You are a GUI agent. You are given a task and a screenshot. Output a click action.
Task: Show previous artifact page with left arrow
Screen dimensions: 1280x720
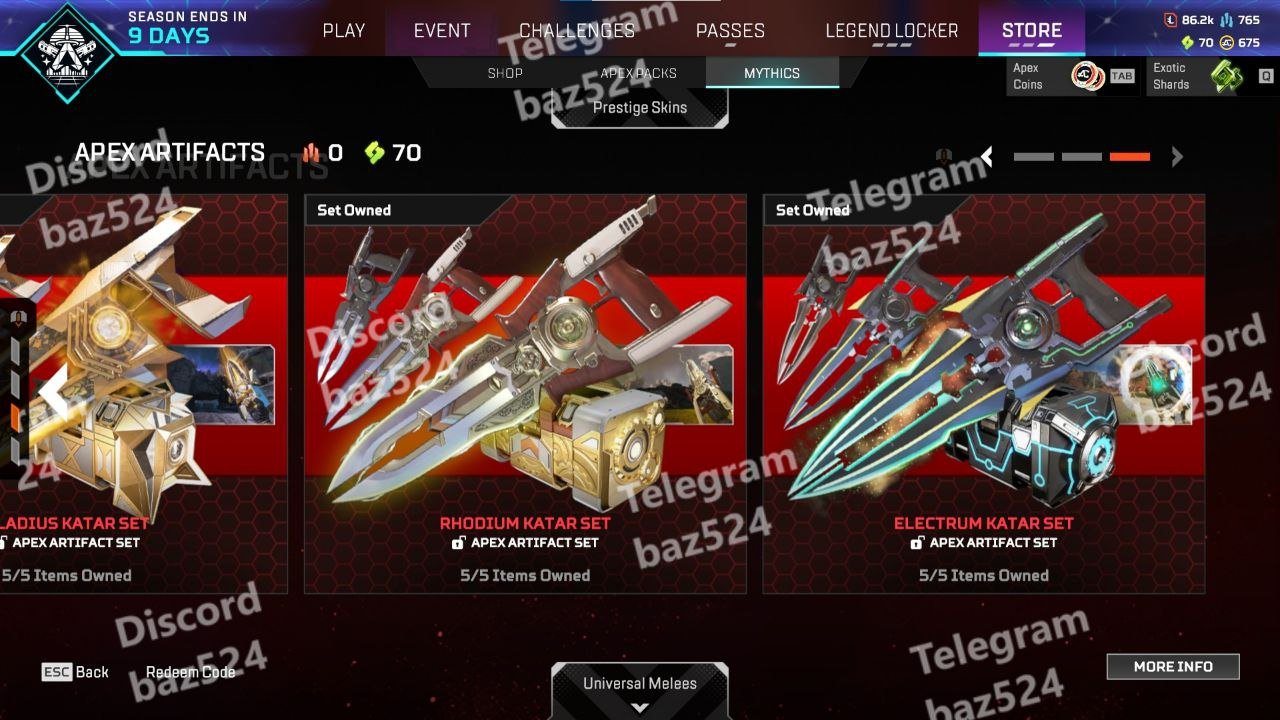pyautogui.click(x=988, y=156)
